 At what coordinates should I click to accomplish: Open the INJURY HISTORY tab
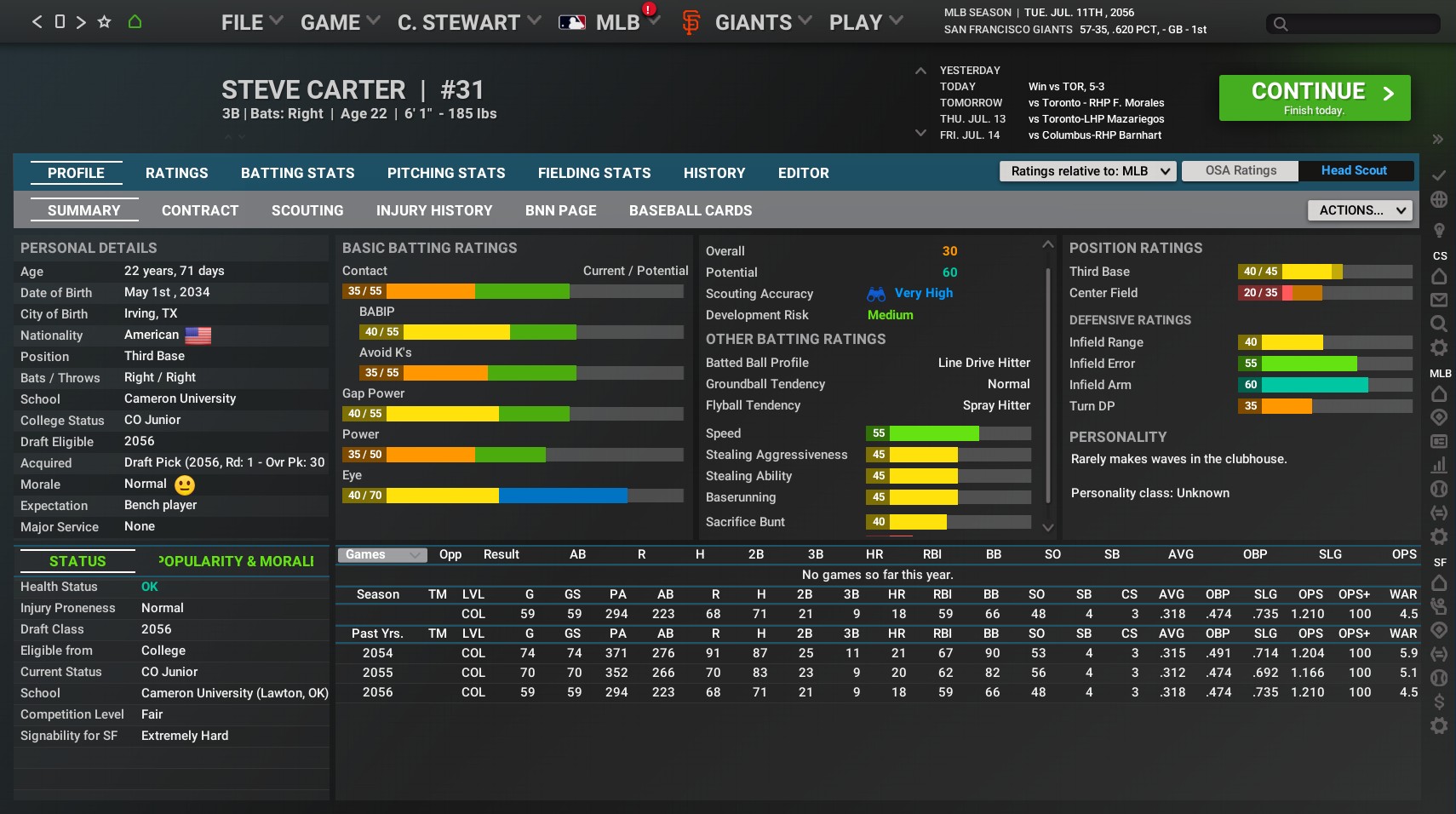[434, 210]
